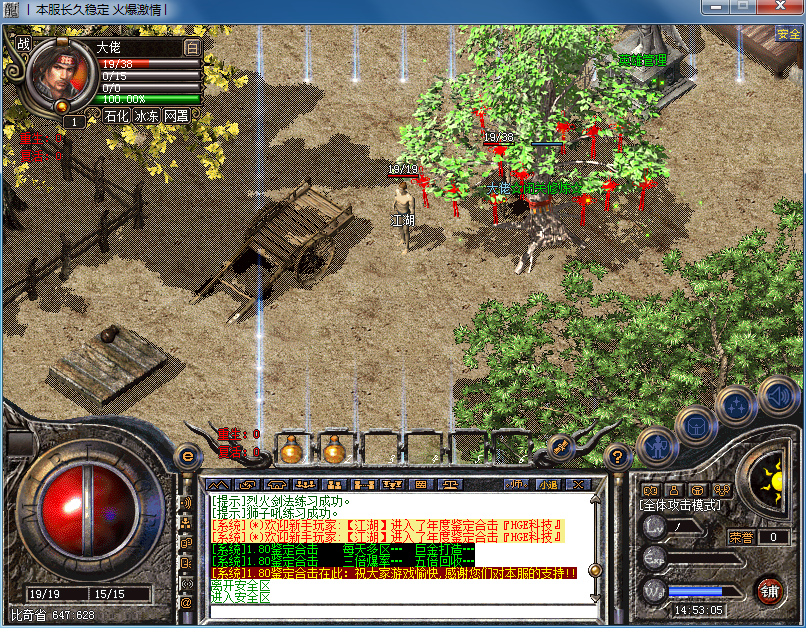Select the 网罩 status button

point(177,115)
